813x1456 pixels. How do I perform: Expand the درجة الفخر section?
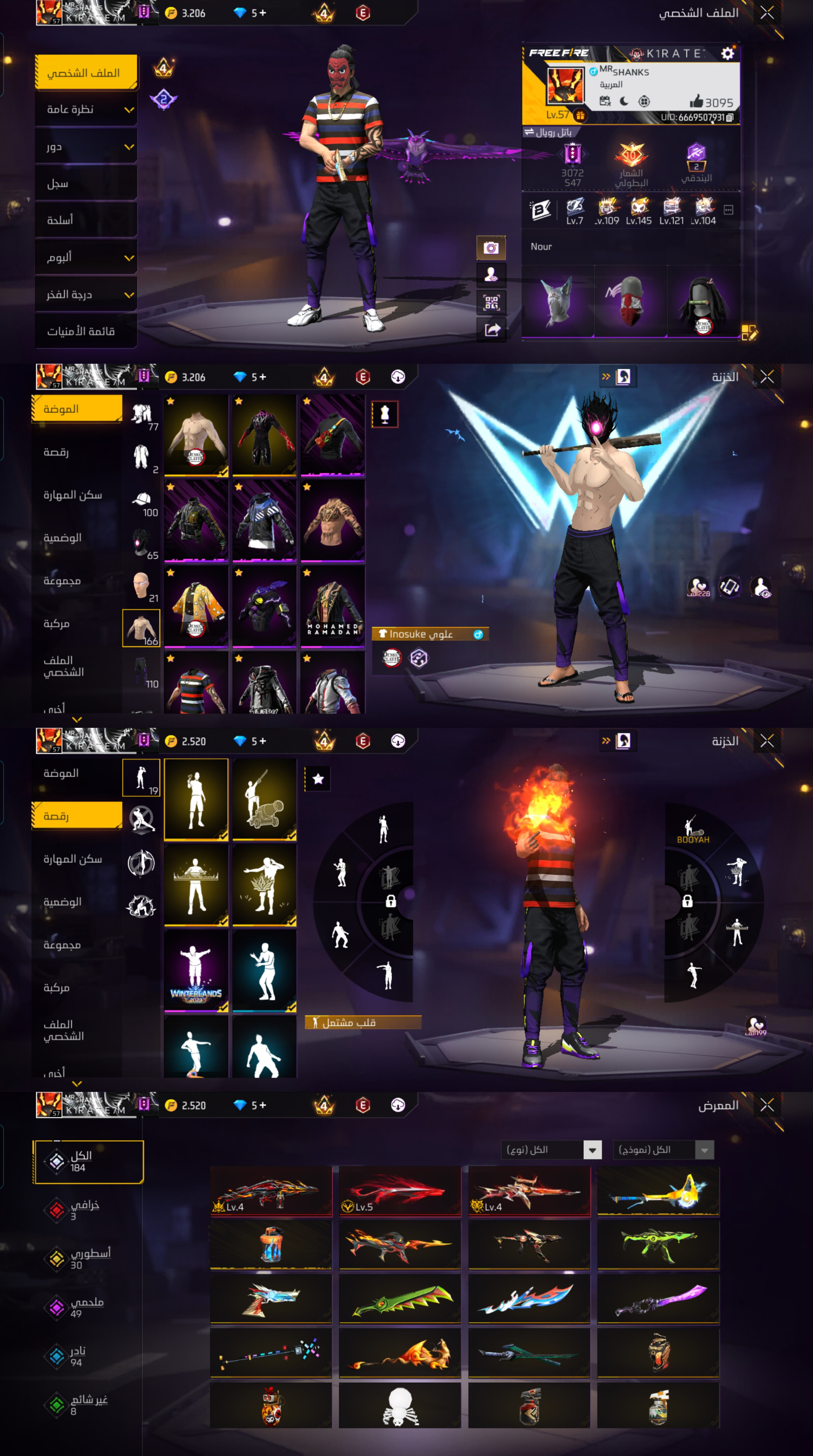[x=86, y=295]
